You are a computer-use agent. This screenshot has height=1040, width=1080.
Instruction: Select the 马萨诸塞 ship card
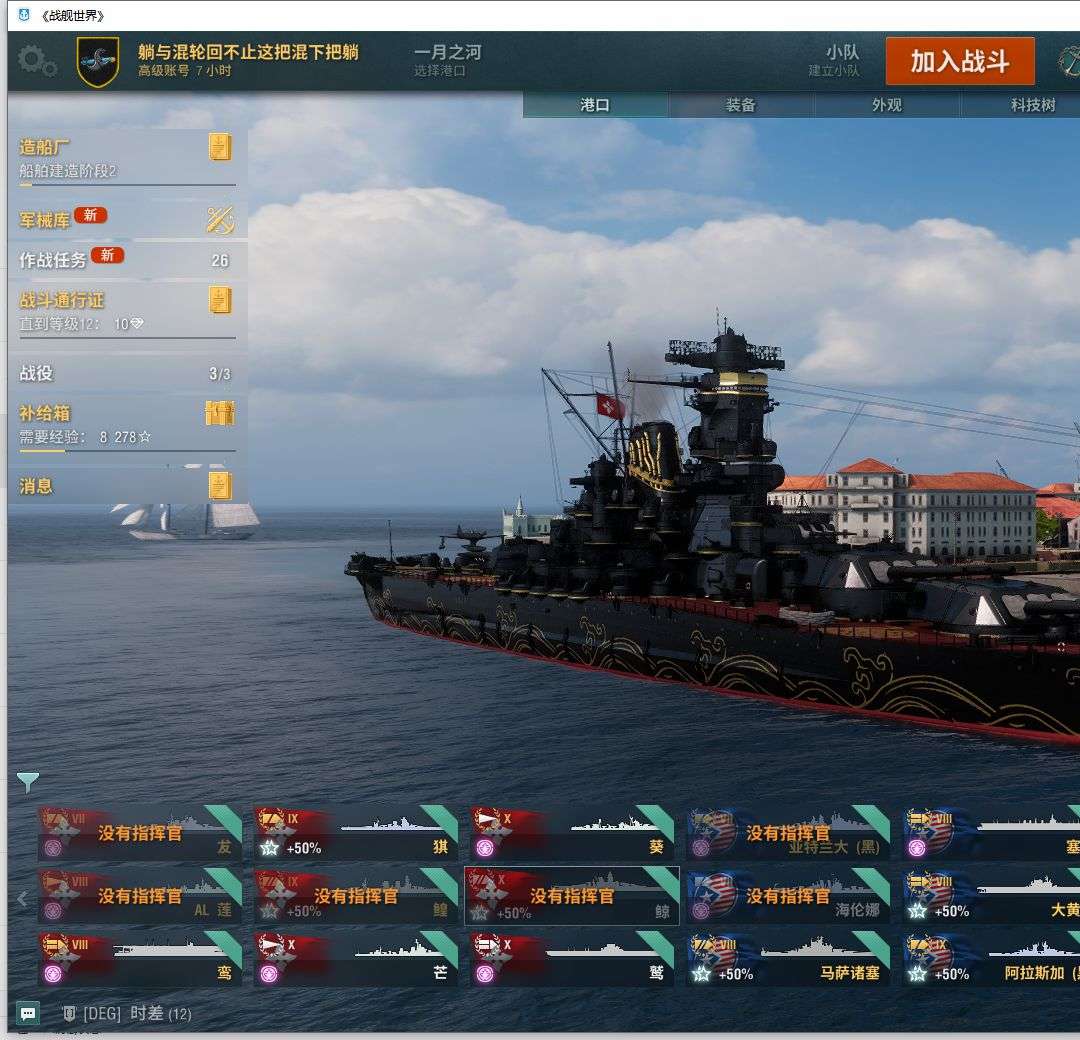pyautogui.click(x=788, y=959)
